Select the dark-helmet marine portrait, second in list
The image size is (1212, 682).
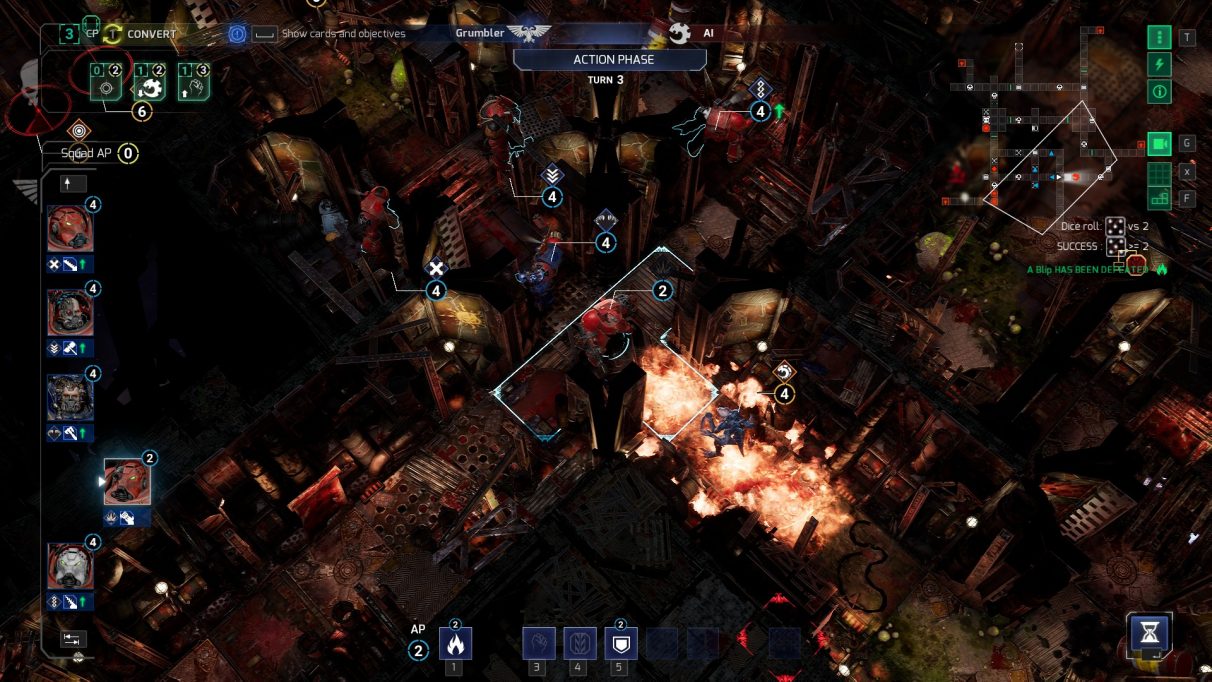pyautogui.click(x=71, y=313)
